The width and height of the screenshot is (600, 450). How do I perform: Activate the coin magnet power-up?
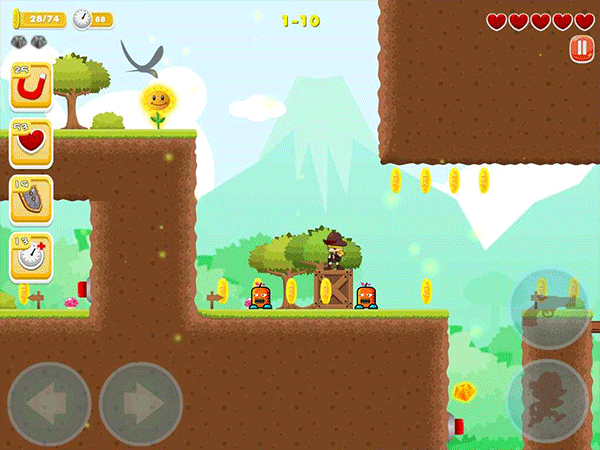pos(31,89)
